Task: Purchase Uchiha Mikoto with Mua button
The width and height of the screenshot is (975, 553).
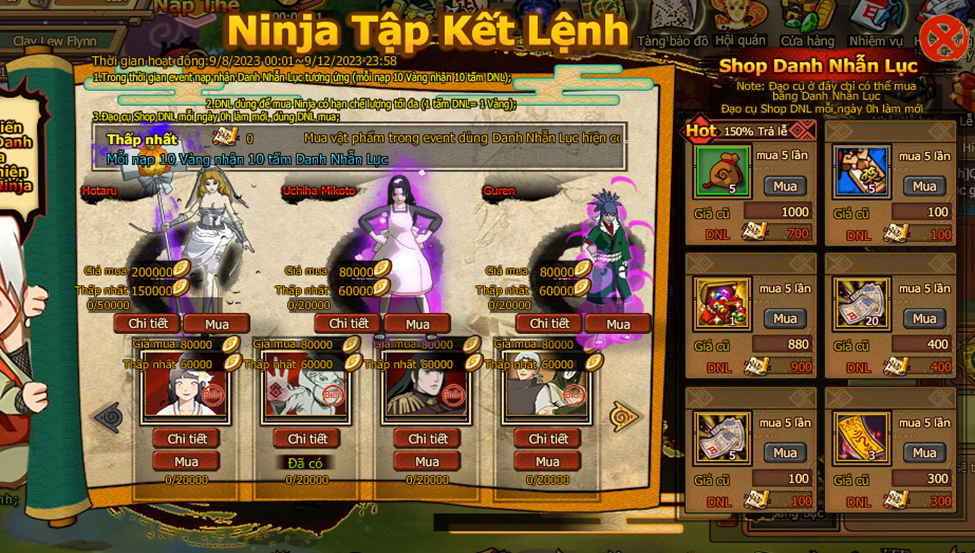Action: pyautogui.click(x=417, y=324)
